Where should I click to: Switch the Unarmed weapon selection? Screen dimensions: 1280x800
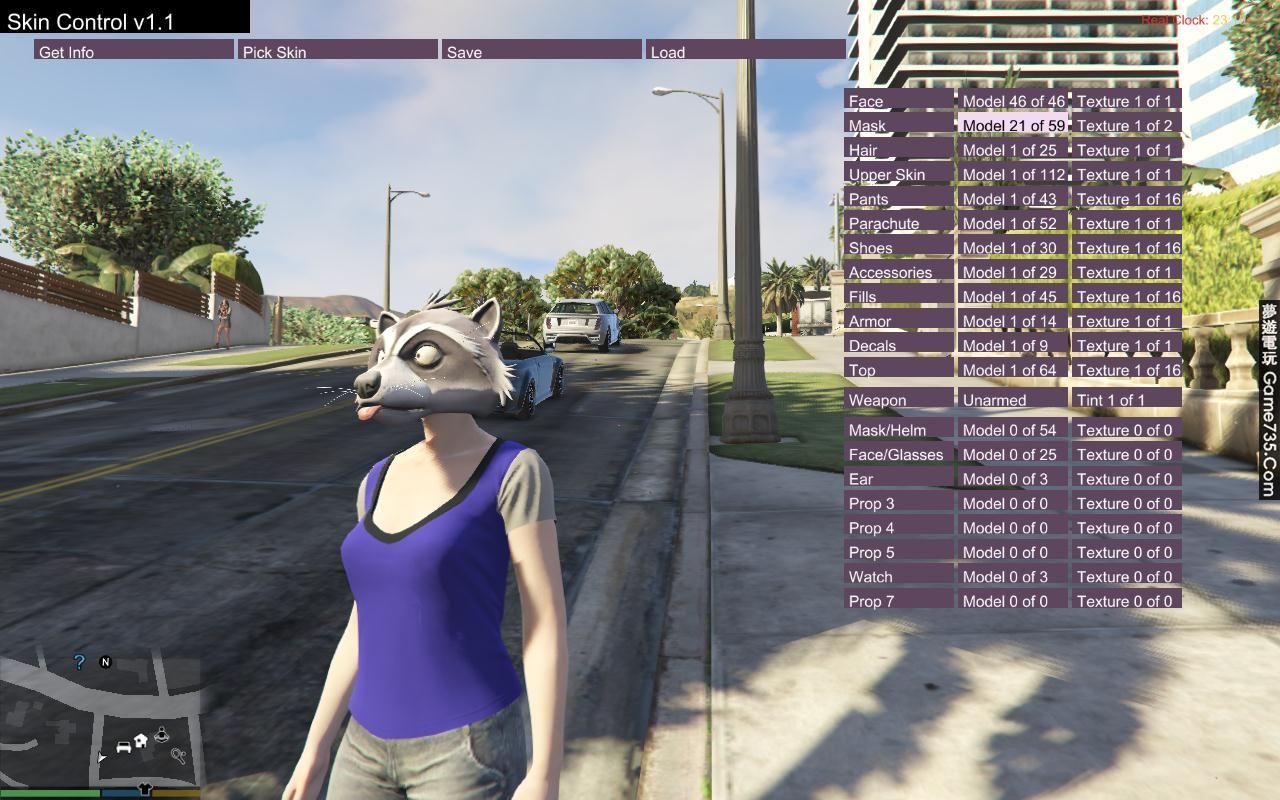click(1013, 399)
